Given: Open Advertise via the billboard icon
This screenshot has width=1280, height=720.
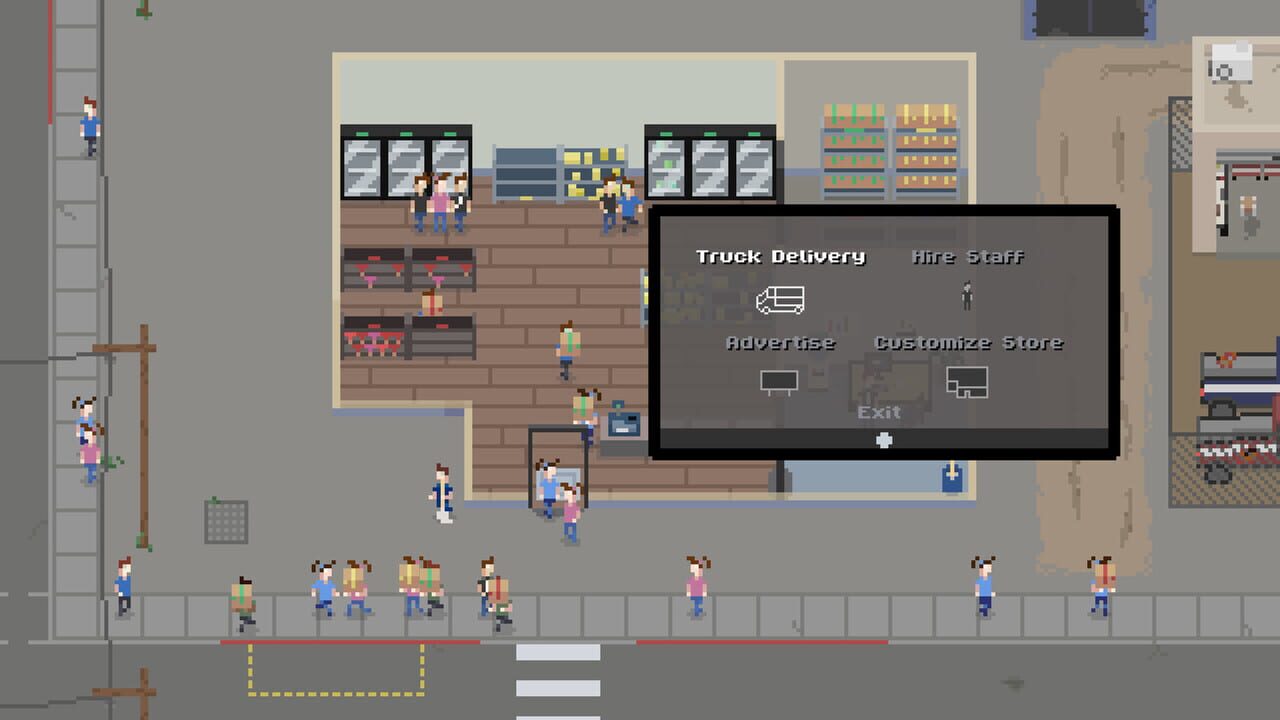Looking at the screenshot, I should [780, 382].
